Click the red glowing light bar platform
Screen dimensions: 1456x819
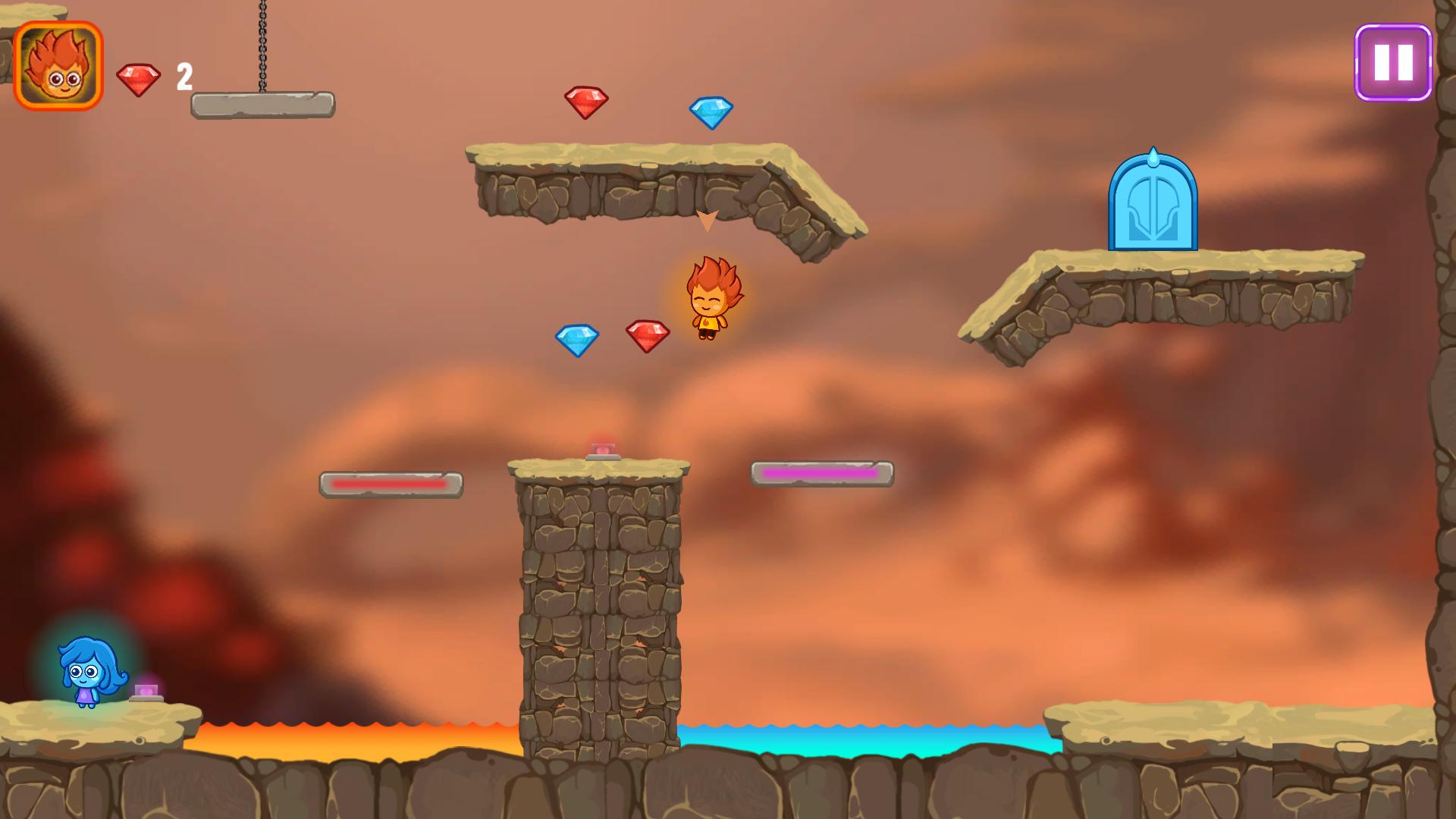(x=391, y=482)
